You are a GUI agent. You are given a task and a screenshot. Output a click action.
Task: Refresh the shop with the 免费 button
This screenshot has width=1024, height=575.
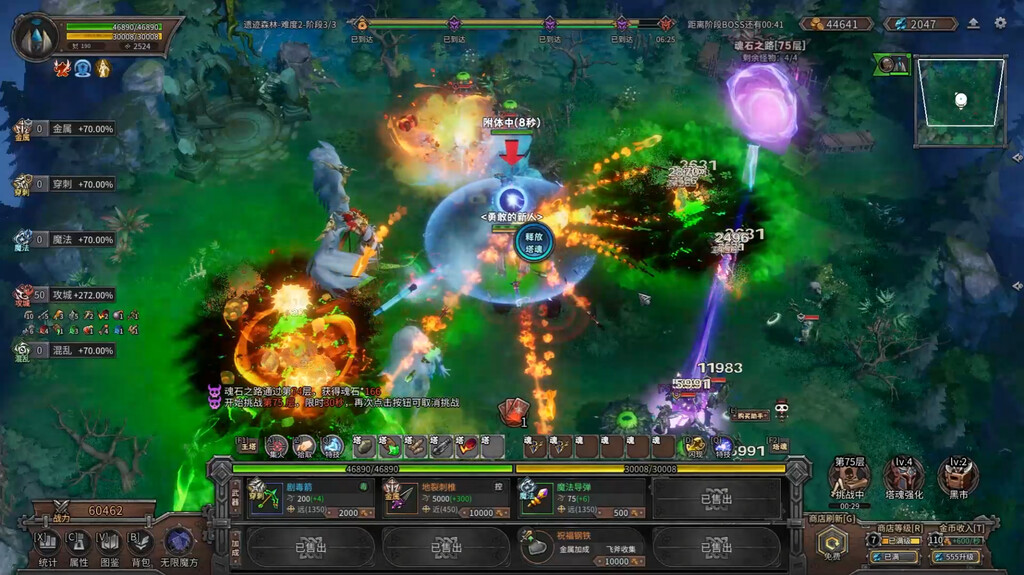click(x=833, y=545)
